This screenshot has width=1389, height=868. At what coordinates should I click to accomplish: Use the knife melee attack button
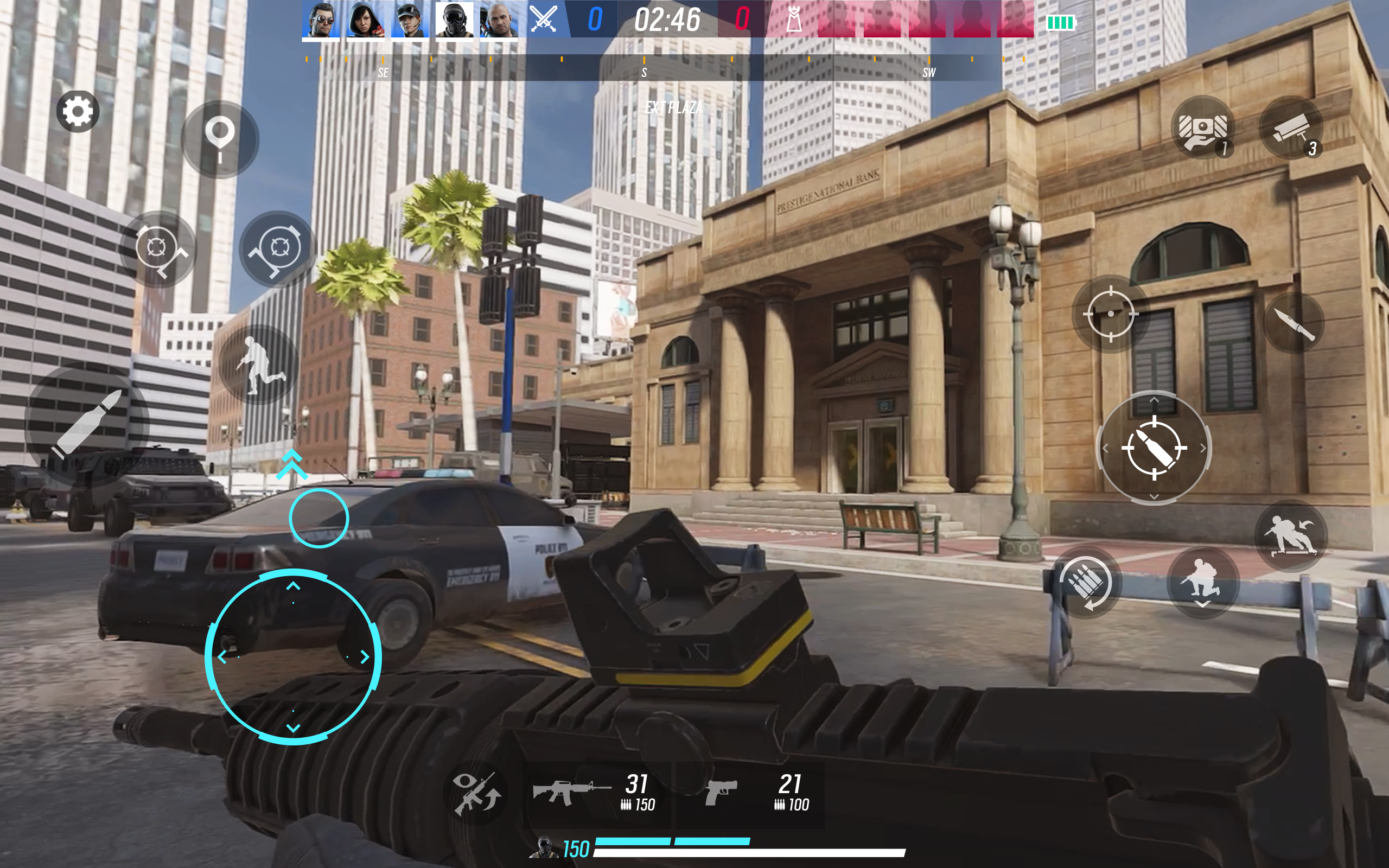(x=1293, y=323)
